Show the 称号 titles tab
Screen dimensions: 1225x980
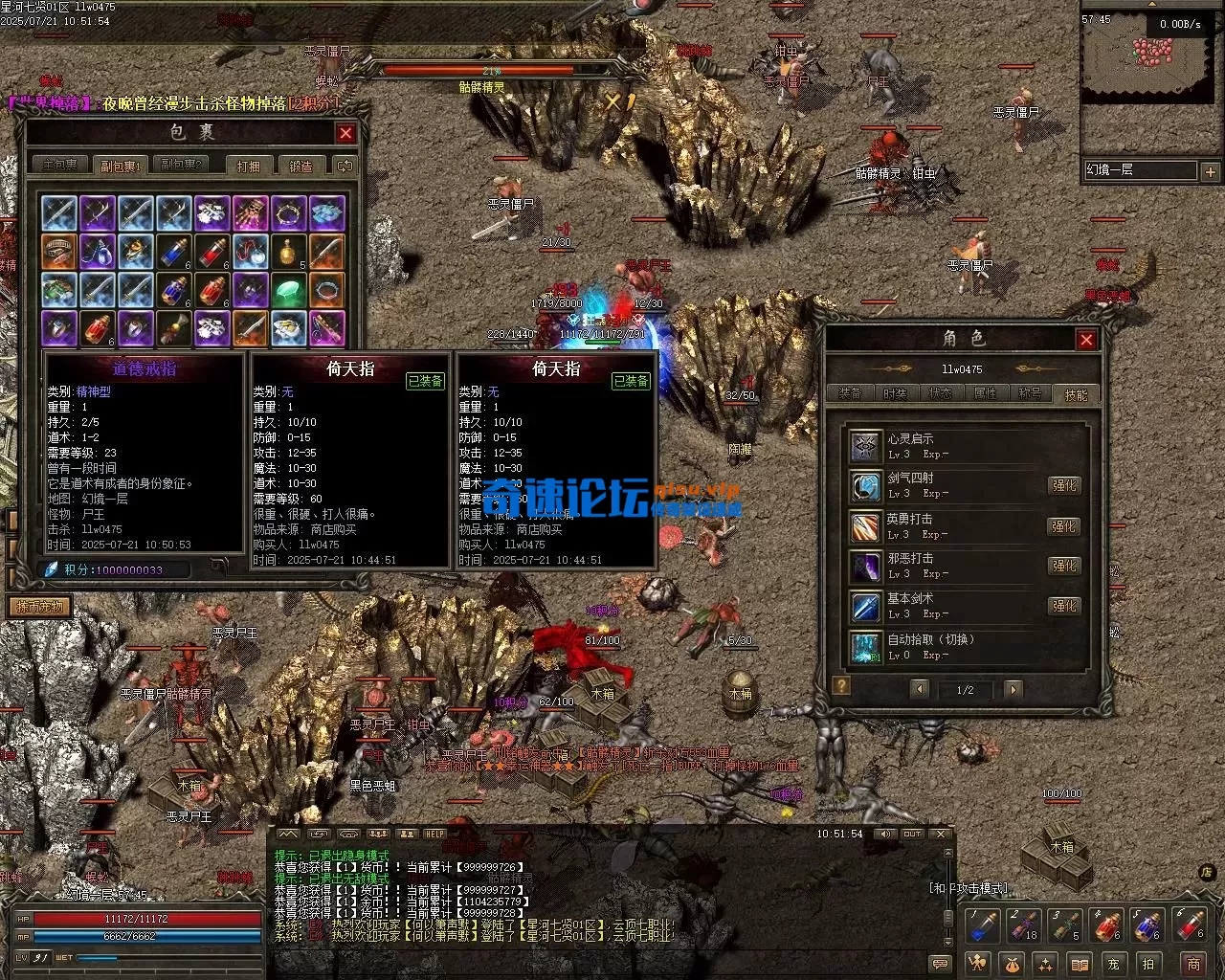1030,393
